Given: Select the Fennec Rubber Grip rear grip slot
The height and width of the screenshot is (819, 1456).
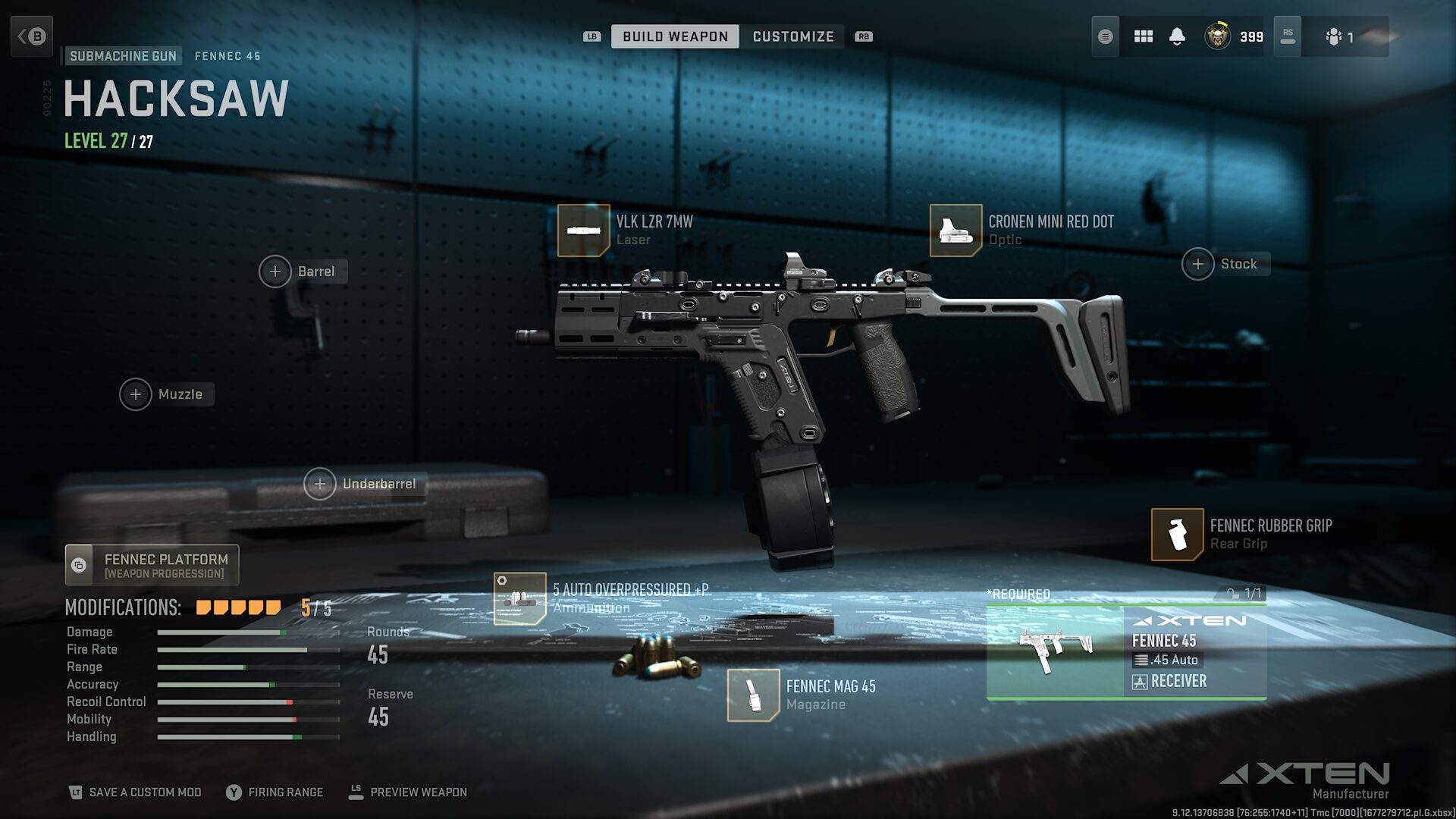Looking at the screenshot, I should [1177, 535].
